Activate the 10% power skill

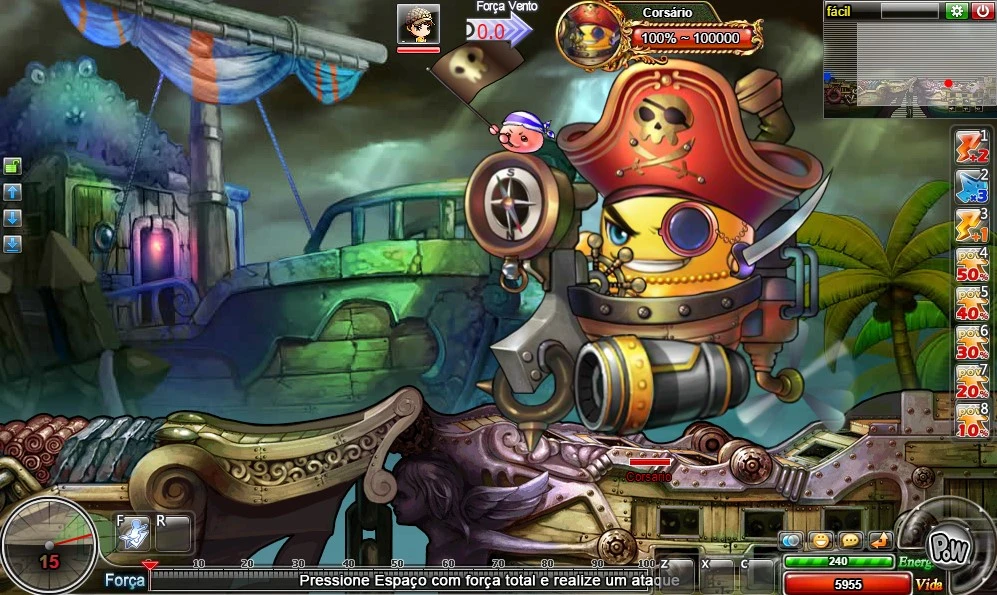pos(972,420)
